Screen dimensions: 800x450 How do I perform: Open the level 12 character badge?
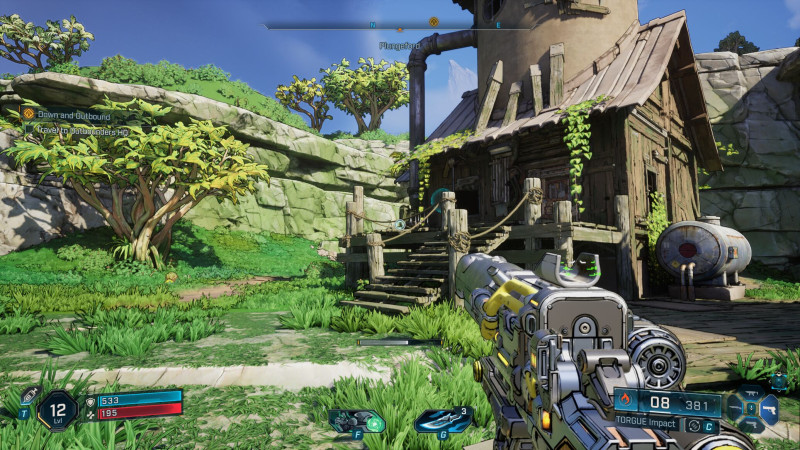click(x=57, y=410)
